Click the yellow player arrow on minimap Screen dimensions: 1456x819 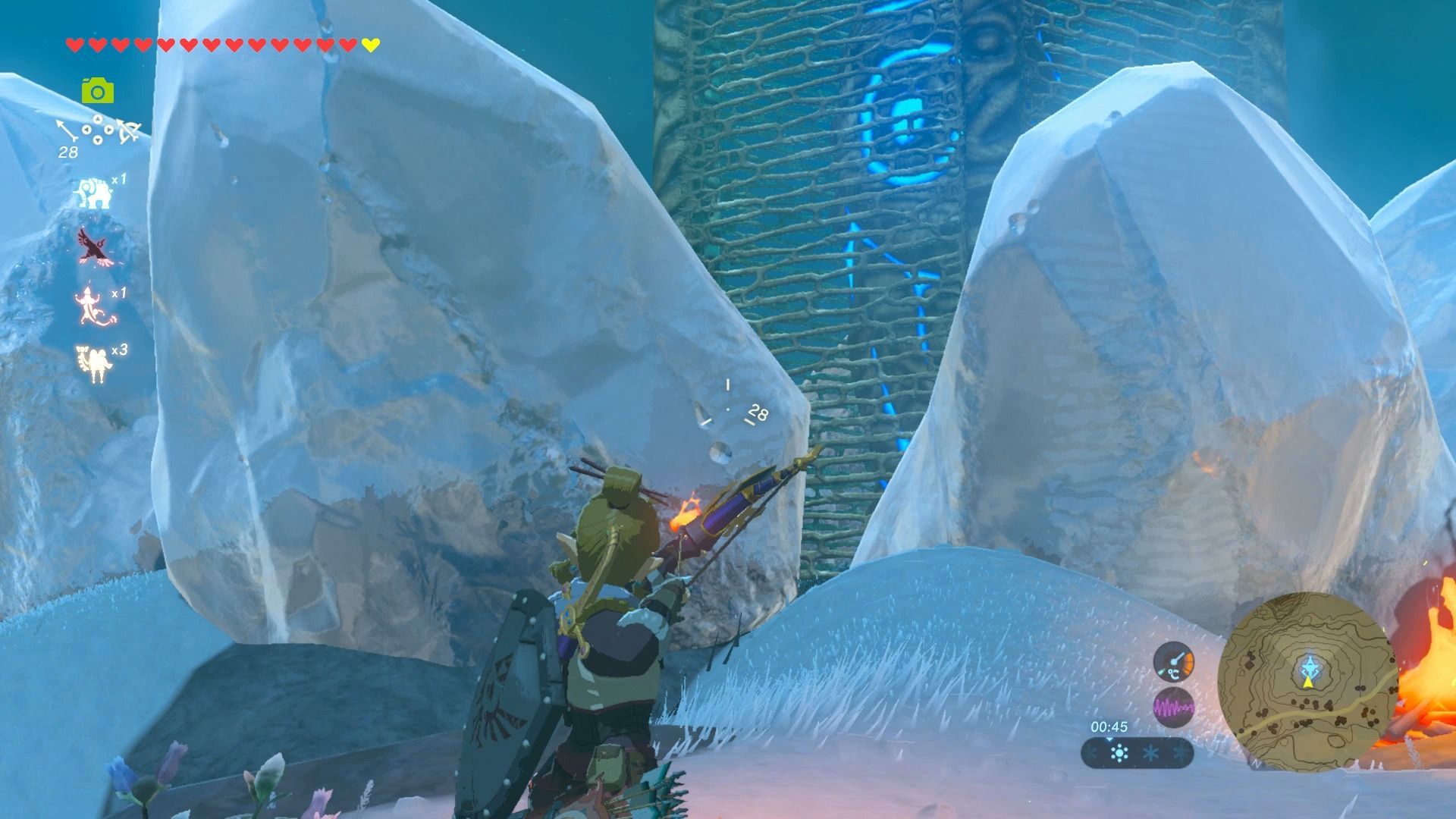(1307, 682)
